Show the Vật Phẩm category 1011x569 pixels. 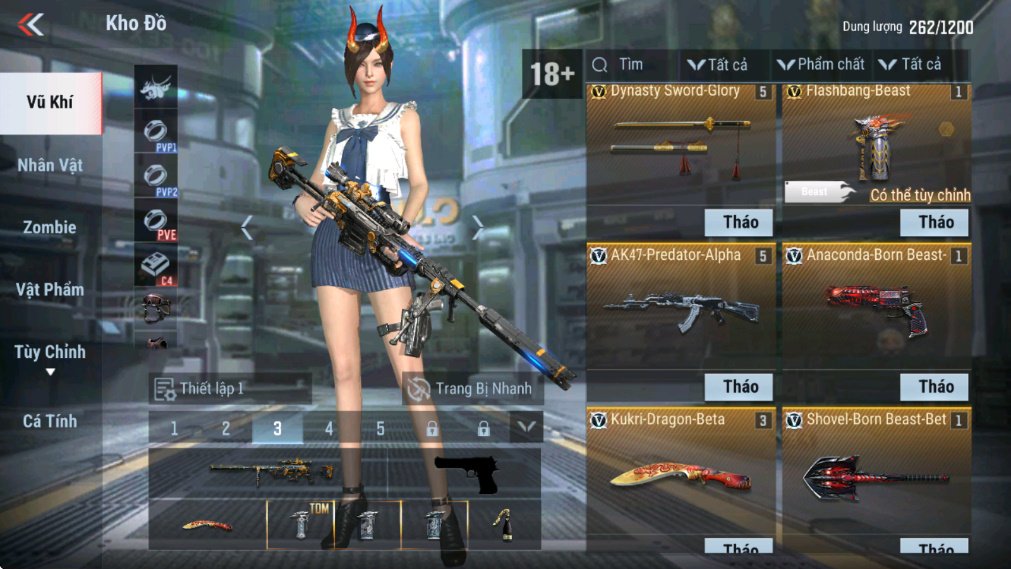pyautogui.click(x=50, y=290)
